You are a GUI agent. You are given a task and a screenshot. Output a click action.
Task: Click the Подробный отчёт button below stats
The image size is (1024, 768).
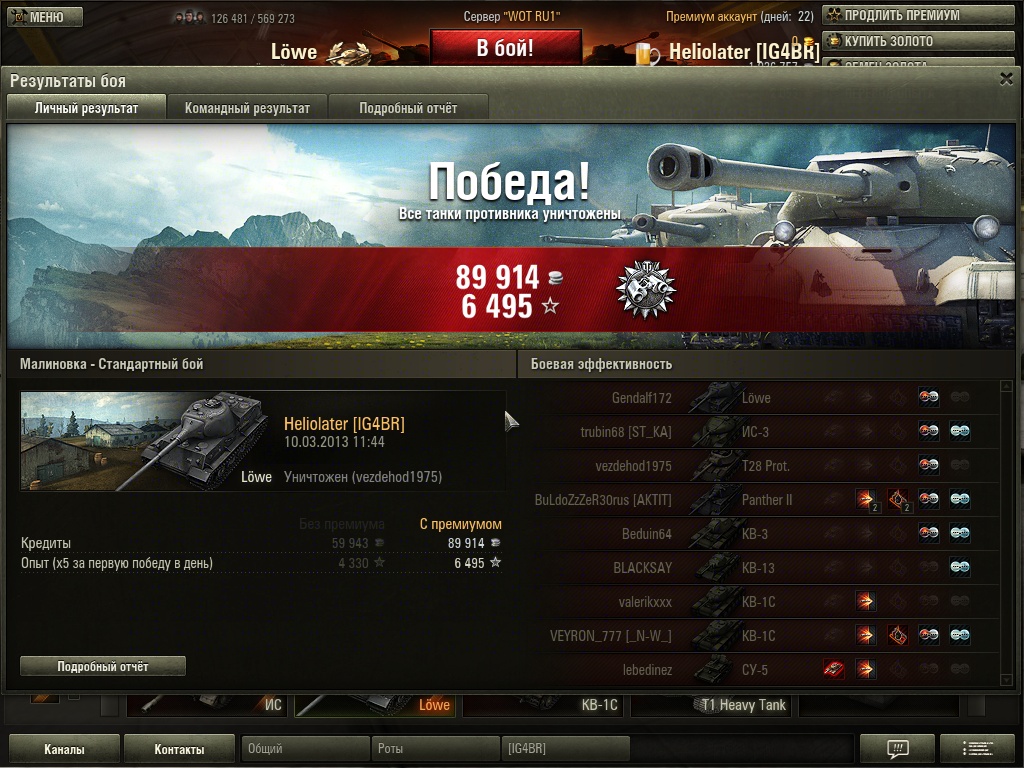coord(103,666)
